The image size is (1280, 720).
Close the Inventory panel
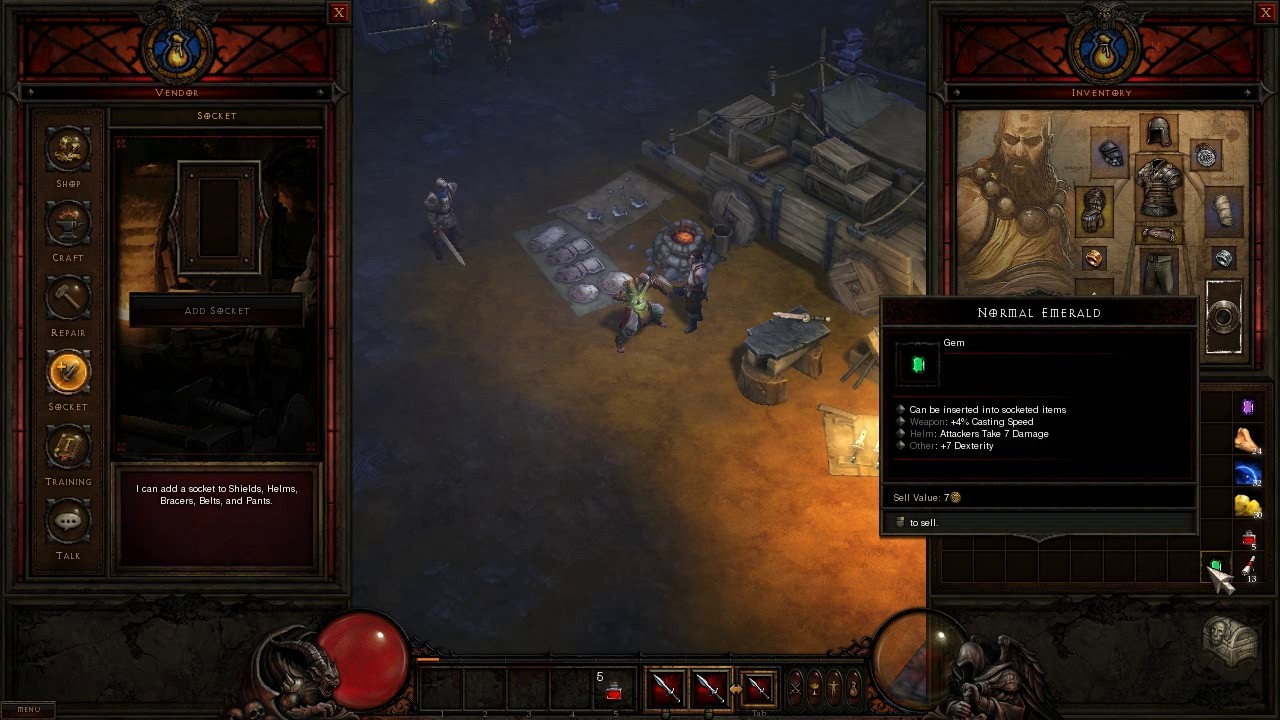[x=1265, y=13]
